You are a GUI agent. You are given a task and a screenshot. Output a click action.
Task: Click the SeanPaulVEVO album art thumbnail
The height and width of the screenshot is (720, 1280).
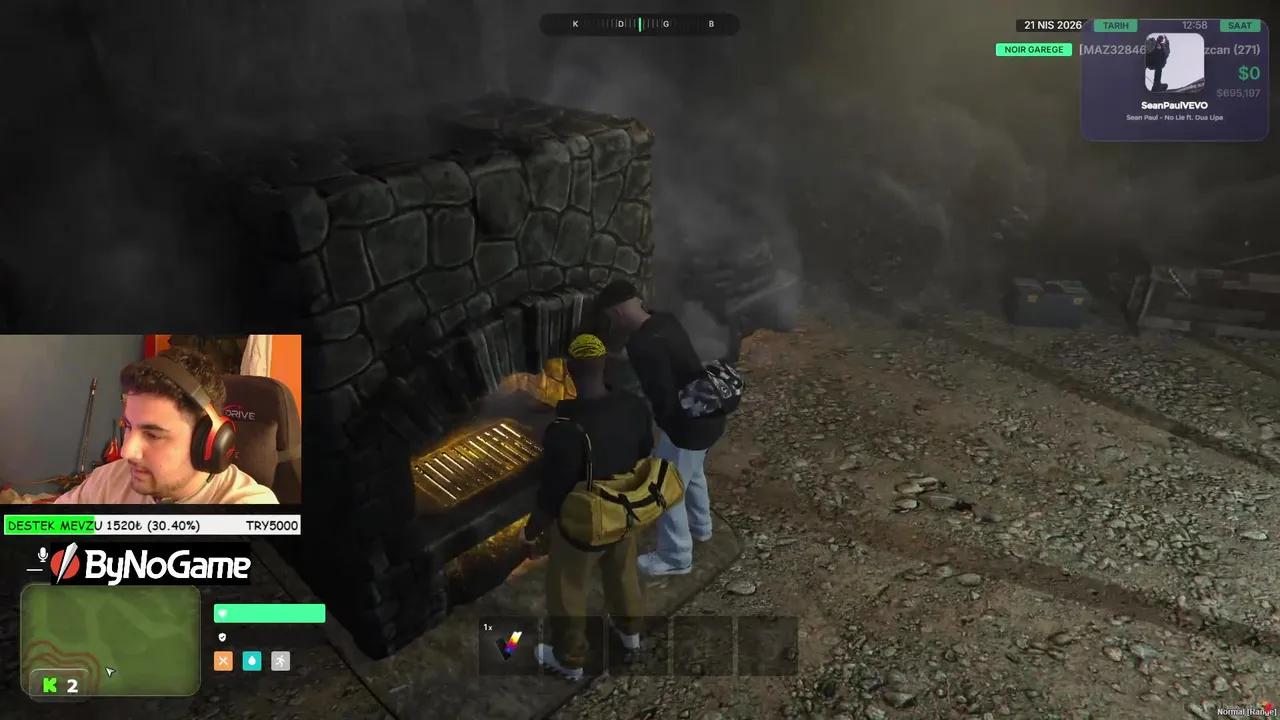[x=1175, y=62]
